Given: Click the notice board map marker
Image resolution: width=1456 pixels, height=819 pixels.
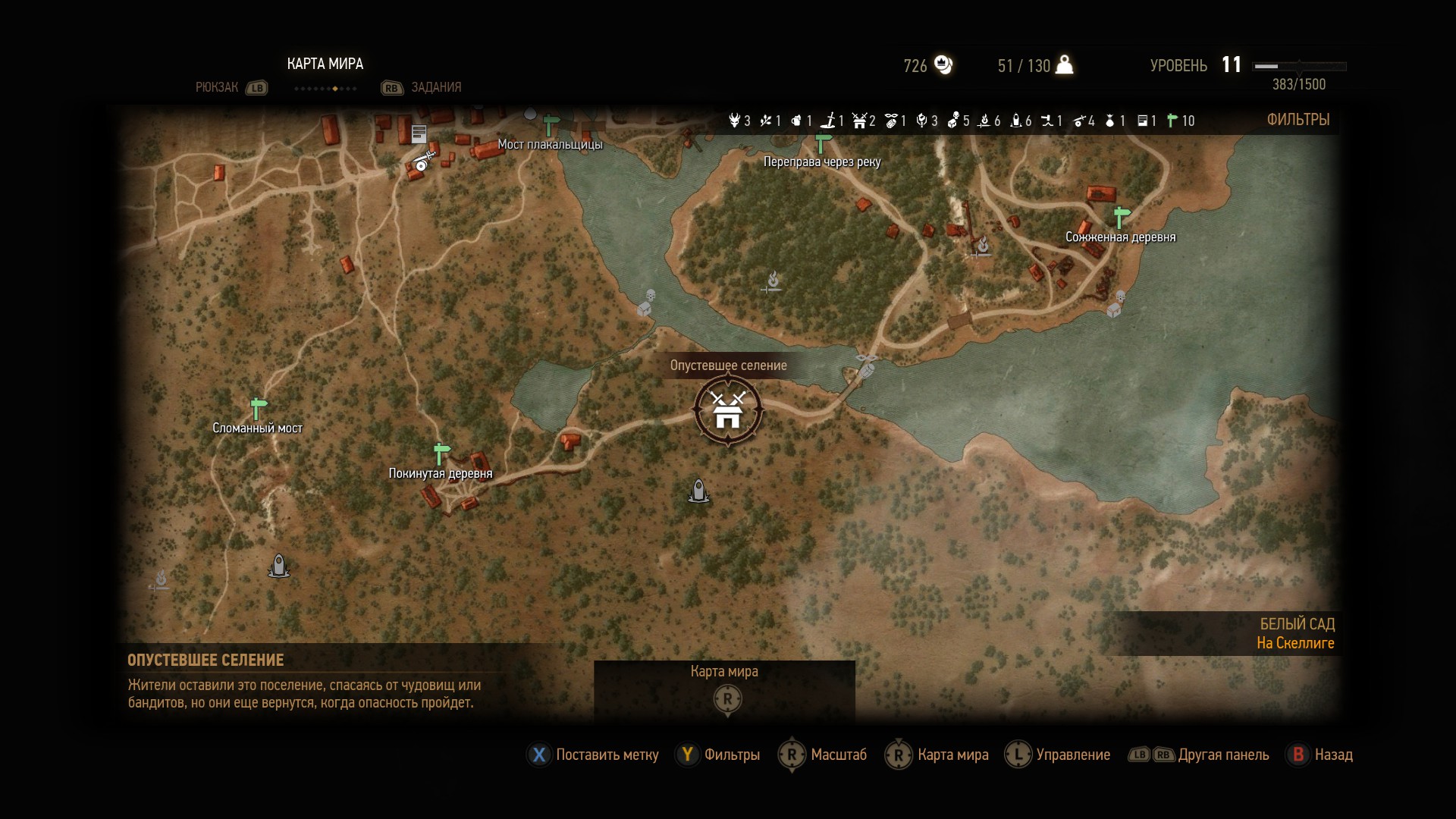Looking at the screenshot, I should 419,134.
